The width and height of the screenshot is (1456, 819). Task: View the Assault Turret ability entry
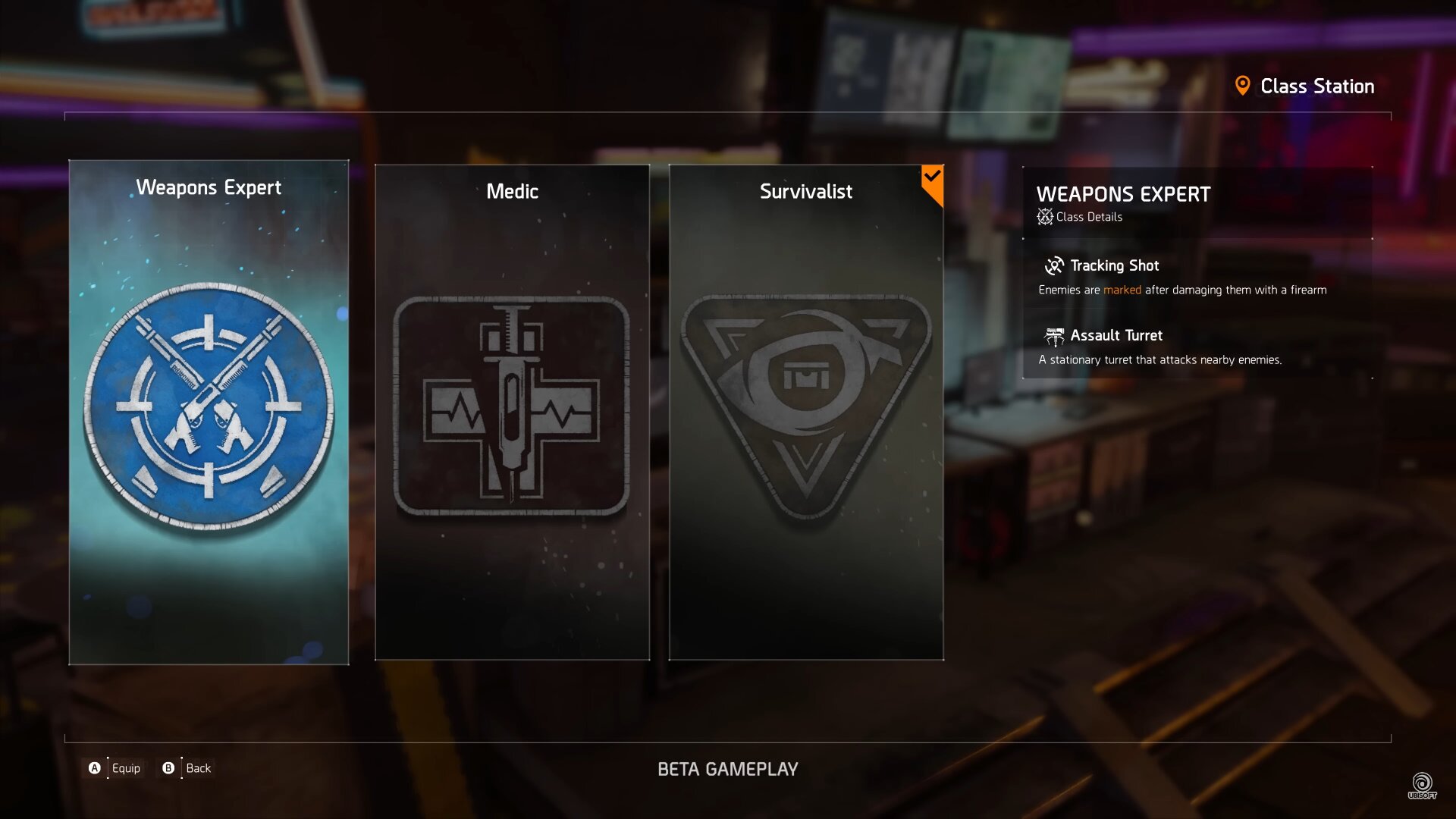tap(1115, 336)
